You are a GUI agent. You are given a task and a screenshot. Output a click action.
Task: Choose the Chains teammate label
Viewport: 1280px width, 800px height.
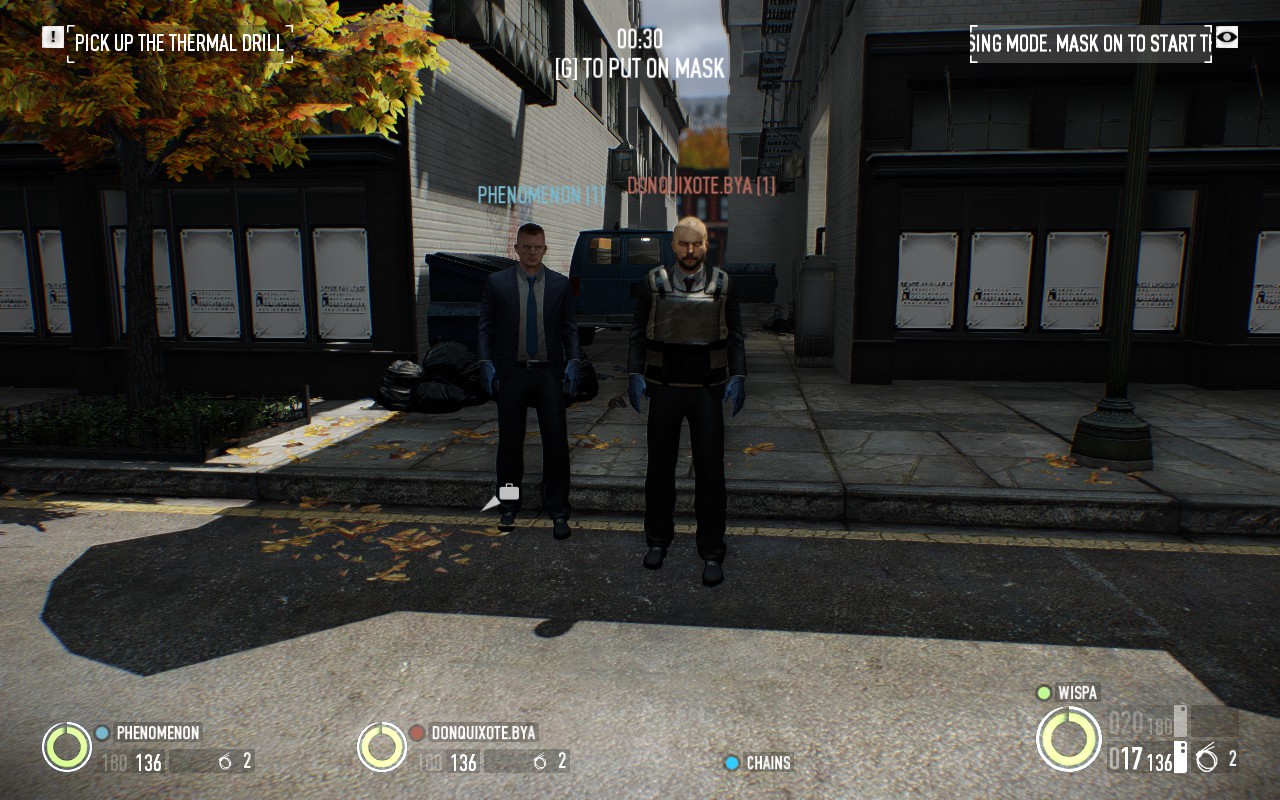click(x=768, y=763)
